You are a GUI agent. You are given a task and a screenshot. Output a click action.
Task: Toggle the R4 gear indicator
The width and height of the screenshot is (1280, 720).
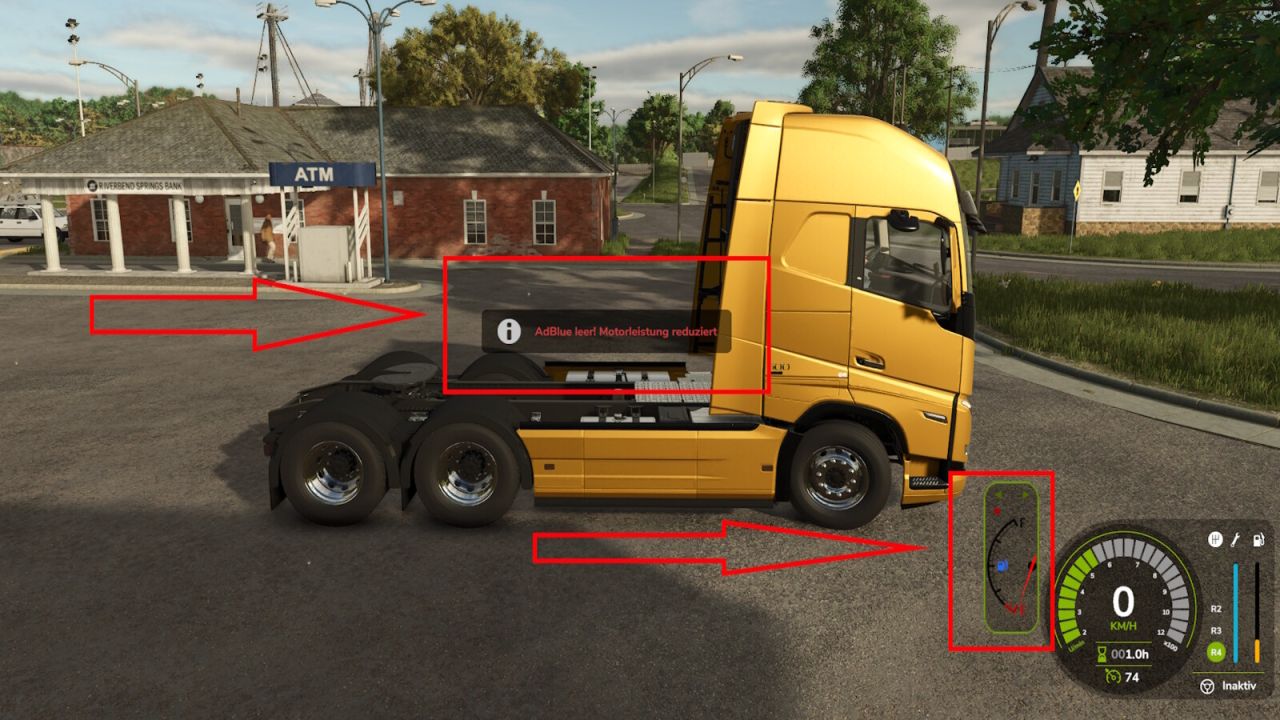(1215, 653)
